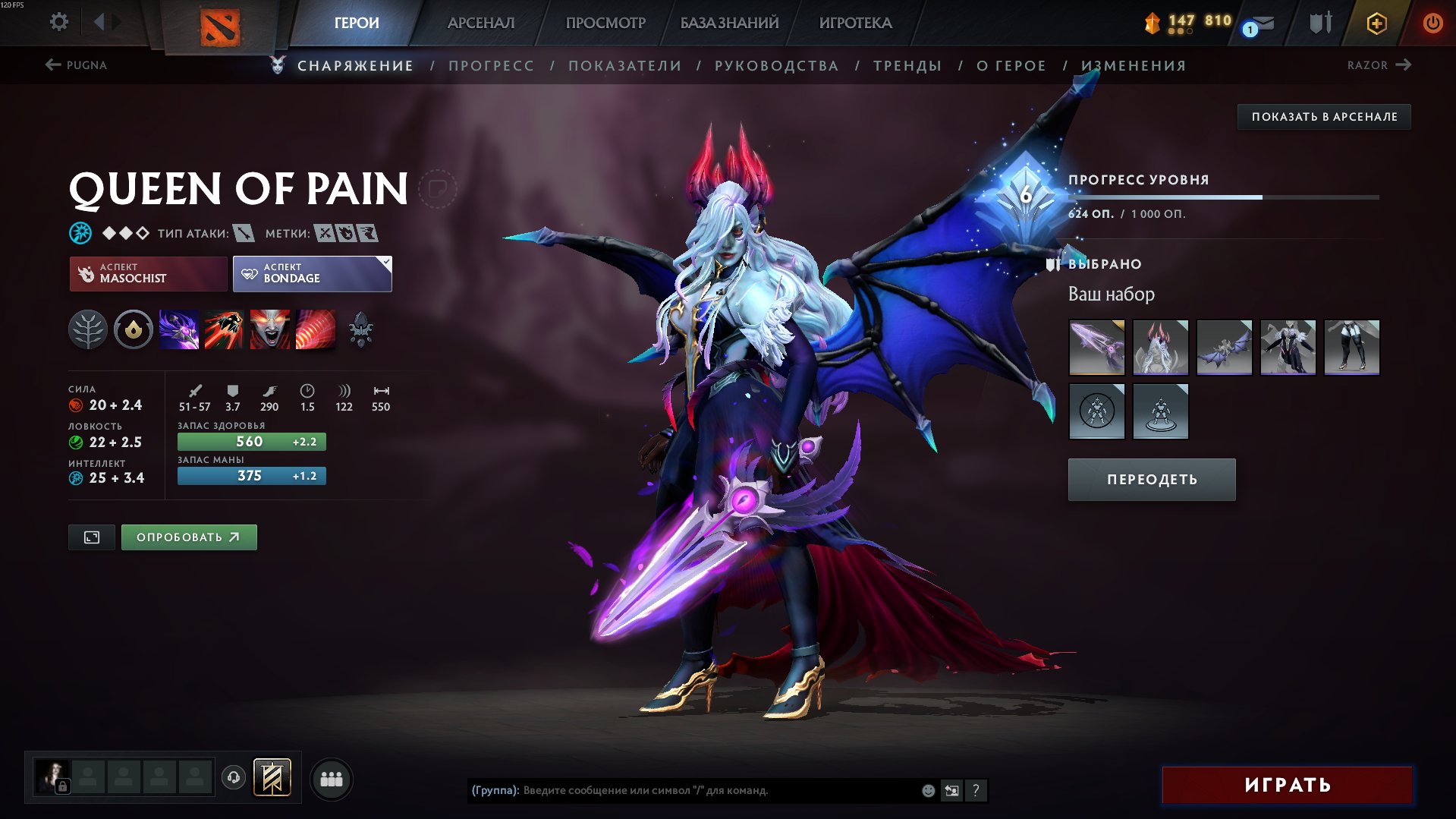1456x819 pixels.
Task: Open the talent tree icon left of abilities
Action: 89,329
